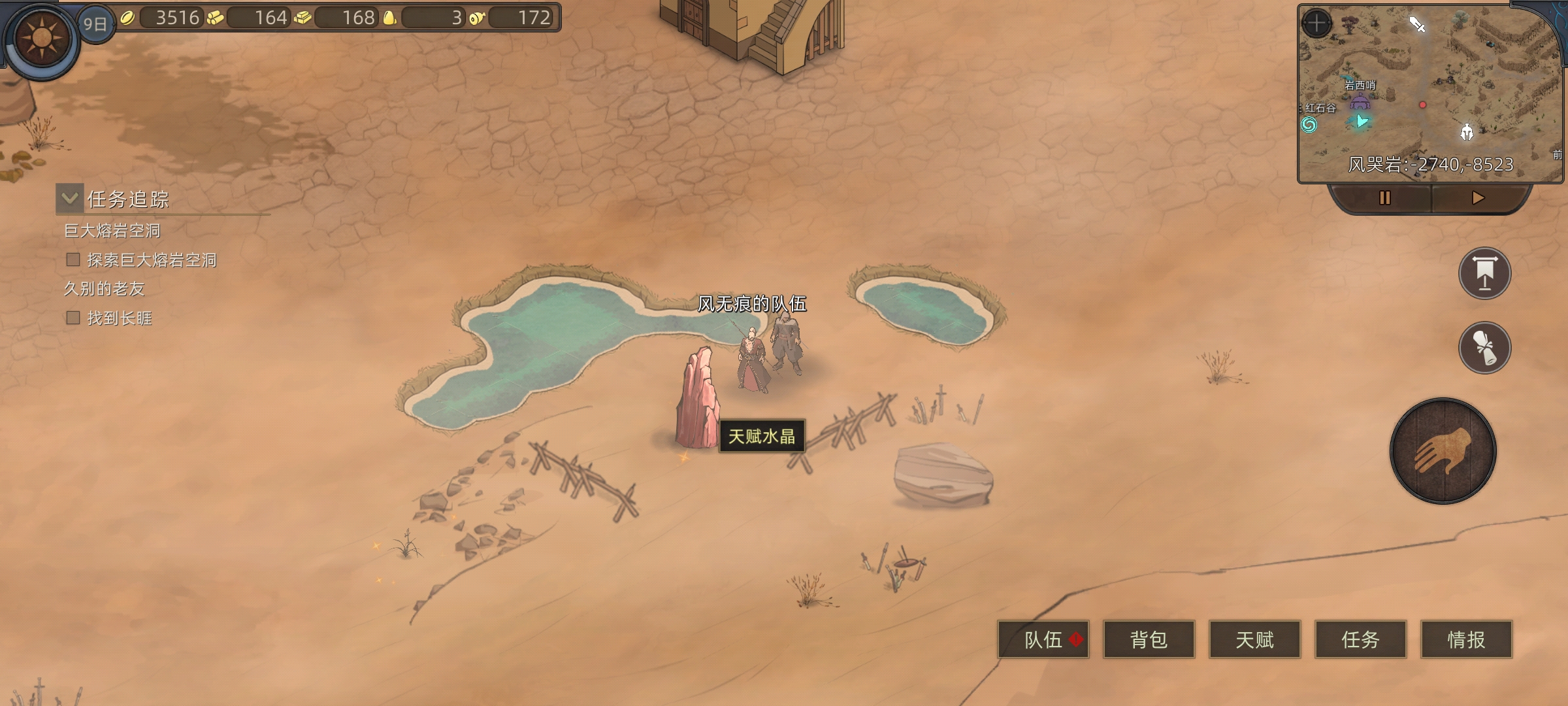Image resolution: width=1568 pixels, height=706 pixels.
Task: Resume time with the play button
Action: [x=1478, y=197]
